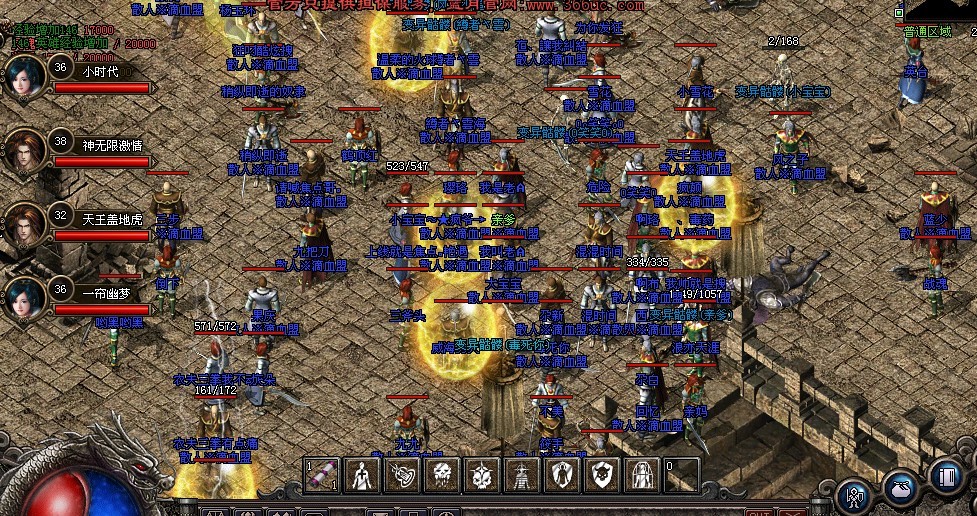Activate the dripping skull skill
The image size is (977, 516).
click(x=441, y=475)
